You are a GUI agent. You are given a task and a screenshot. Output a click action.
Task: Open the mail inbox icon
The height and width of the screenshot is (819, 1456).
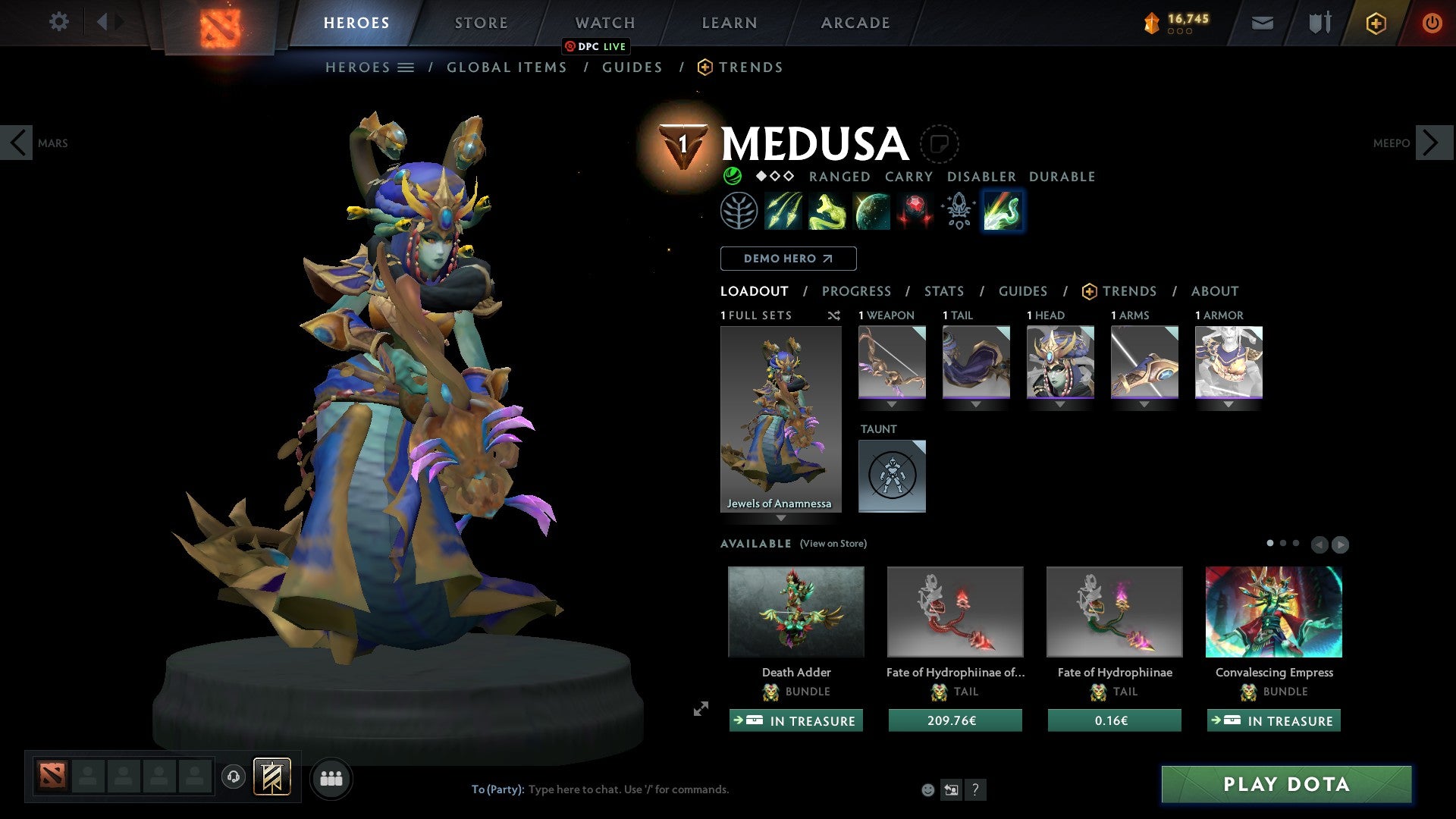(1263, 22)
